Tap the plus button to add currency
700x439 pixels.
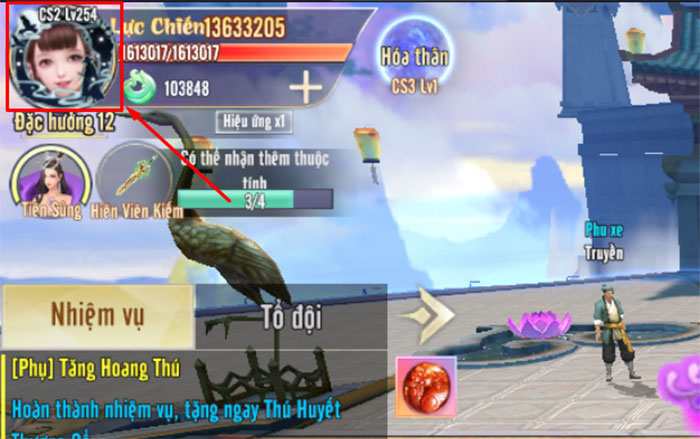(306, 88)
